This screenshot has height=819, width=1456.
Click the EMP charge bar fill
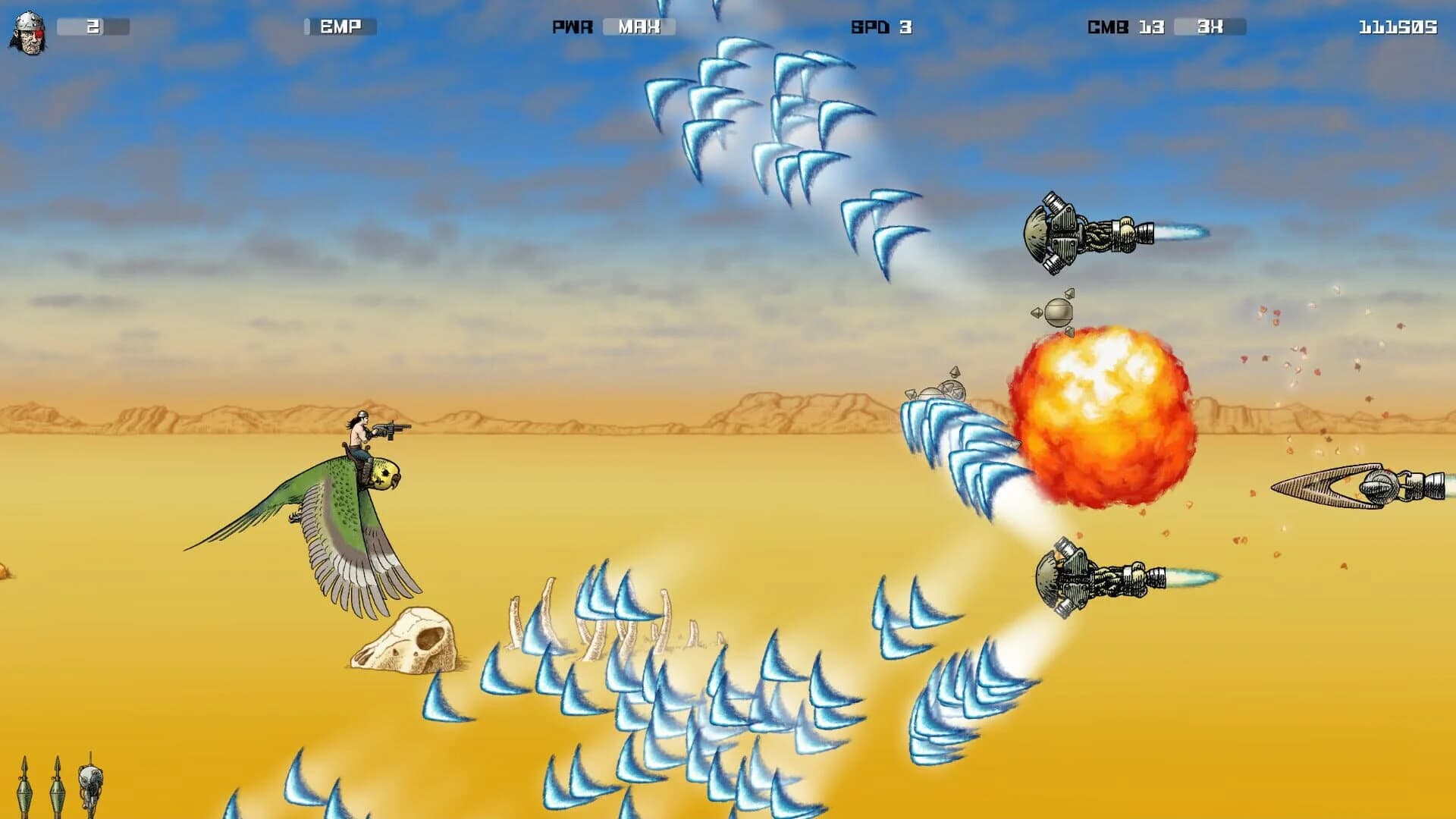coord(306,27)
